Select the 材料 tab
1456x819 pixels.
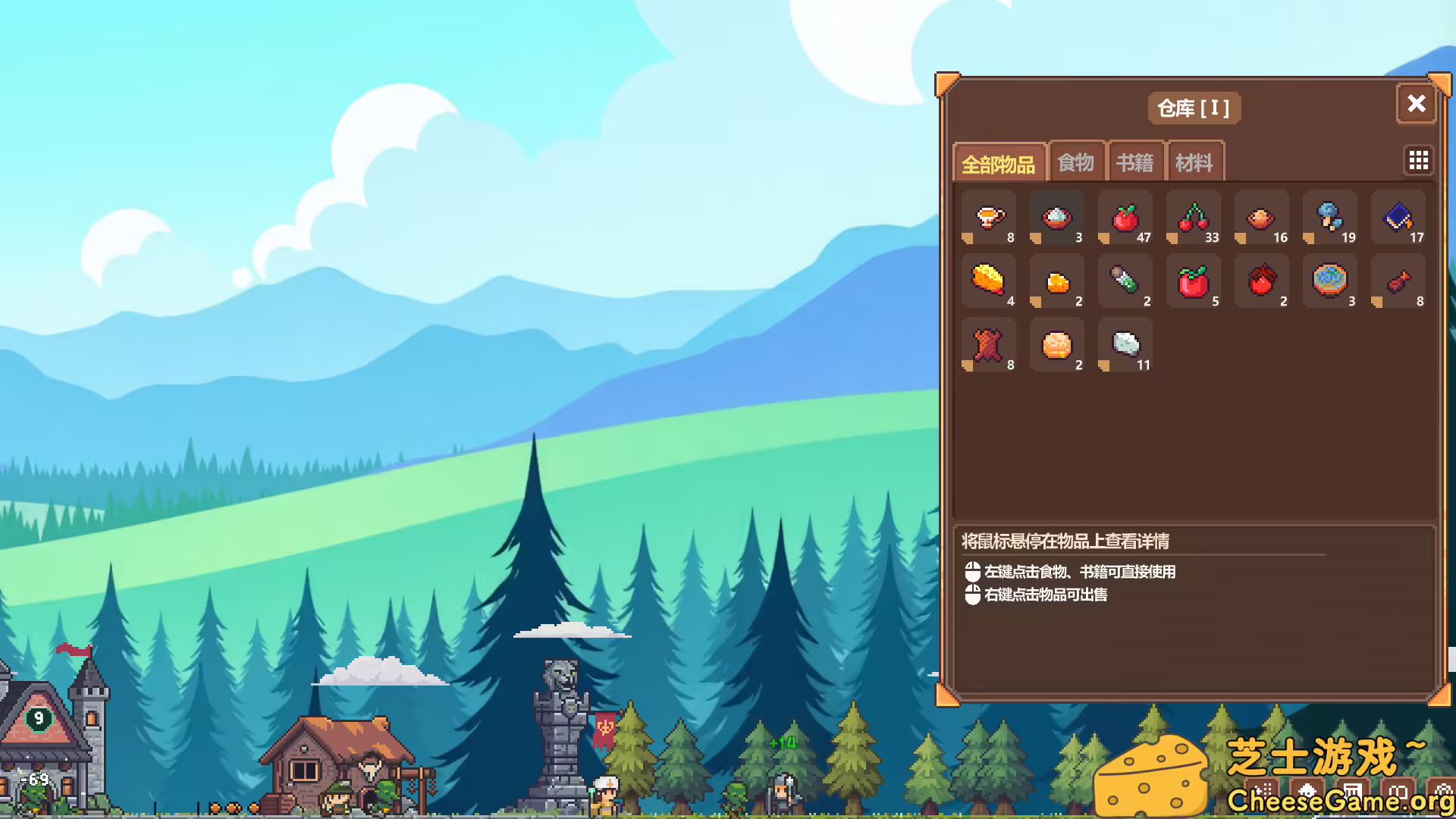tap(1194, 161)
